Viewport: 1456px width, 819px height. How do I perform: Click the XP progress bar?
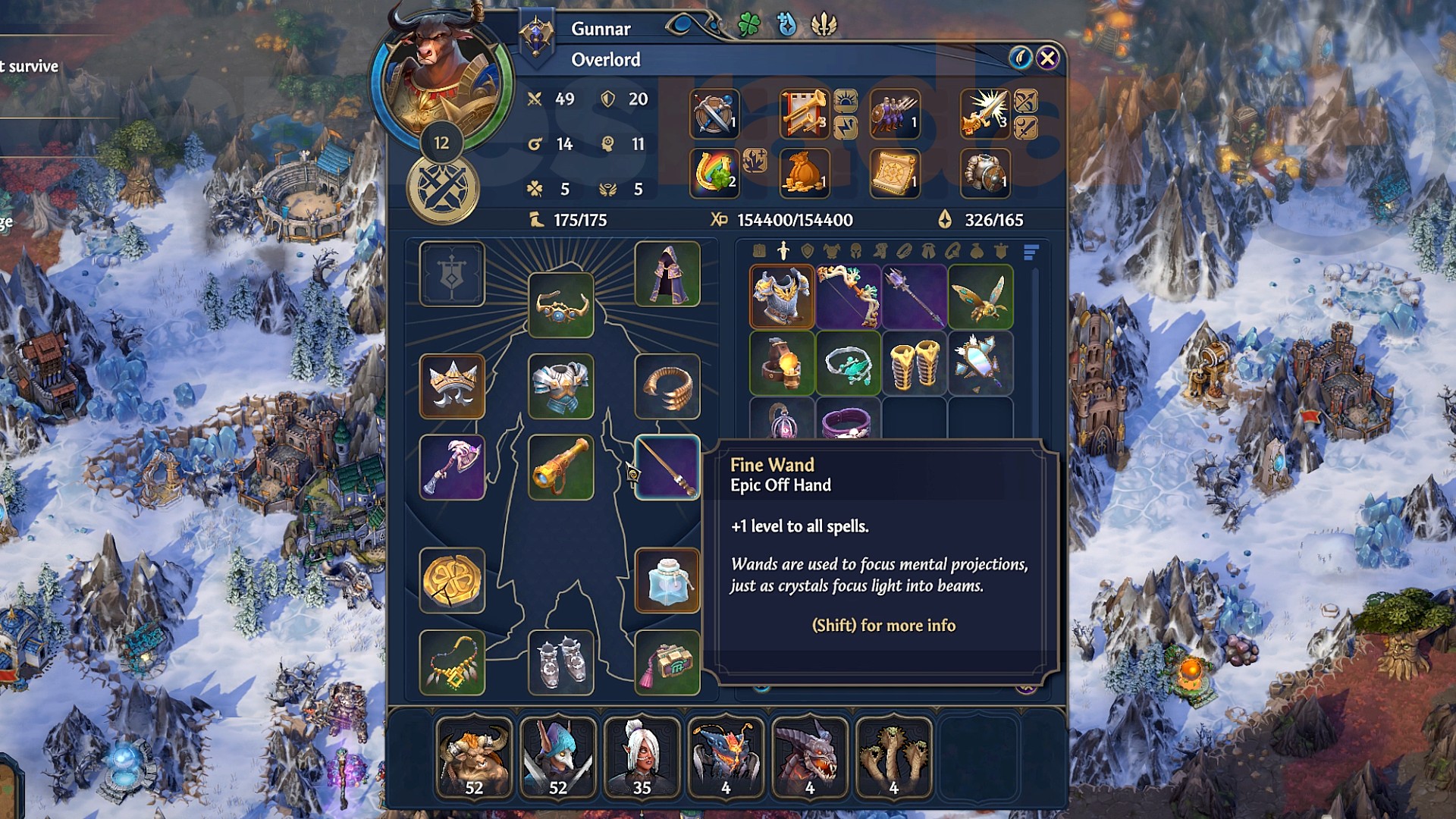click(x=792, y=221)
